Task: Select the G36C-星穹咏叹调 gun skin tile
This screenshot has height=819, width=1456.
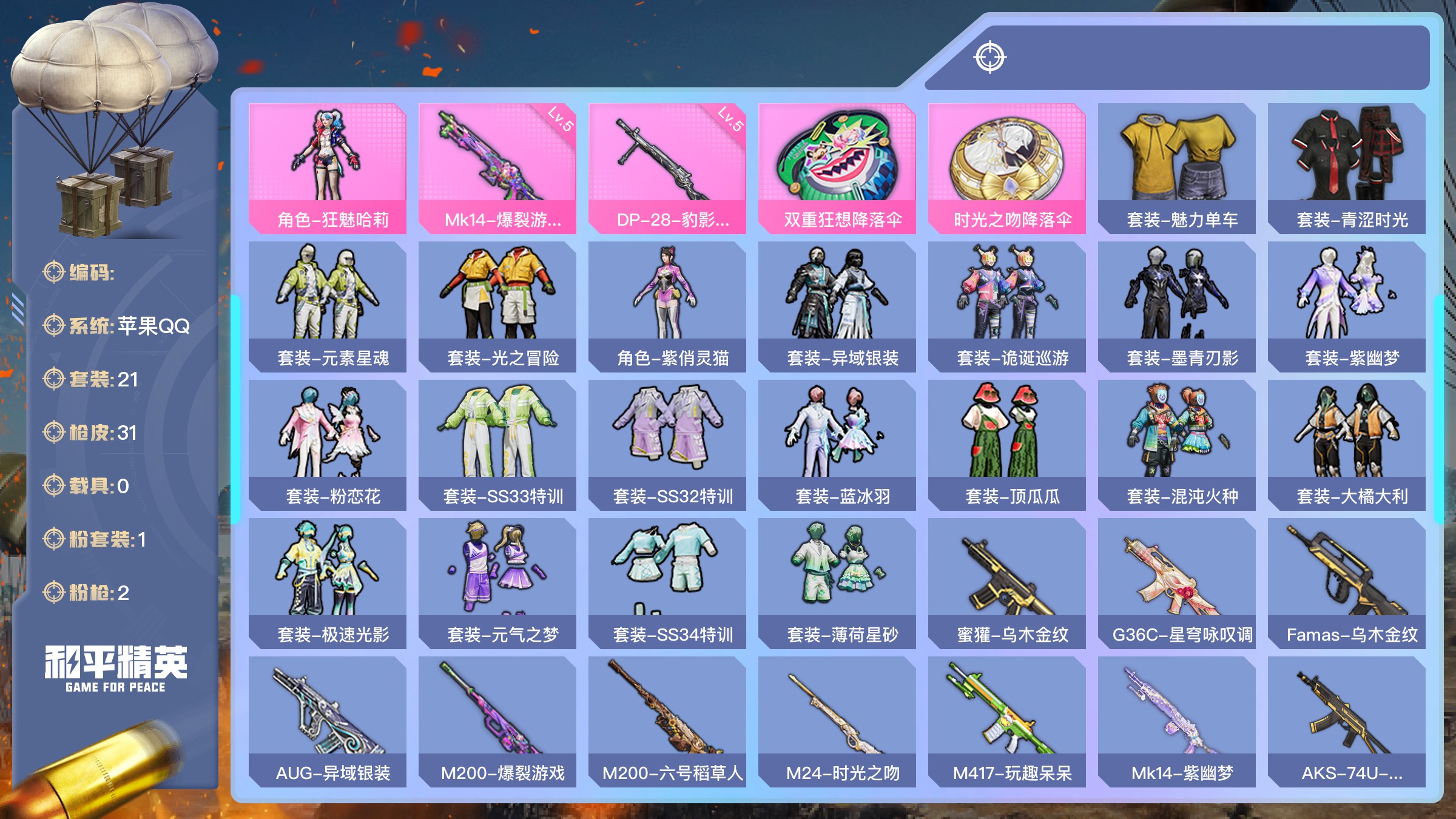Action: 1177,583
